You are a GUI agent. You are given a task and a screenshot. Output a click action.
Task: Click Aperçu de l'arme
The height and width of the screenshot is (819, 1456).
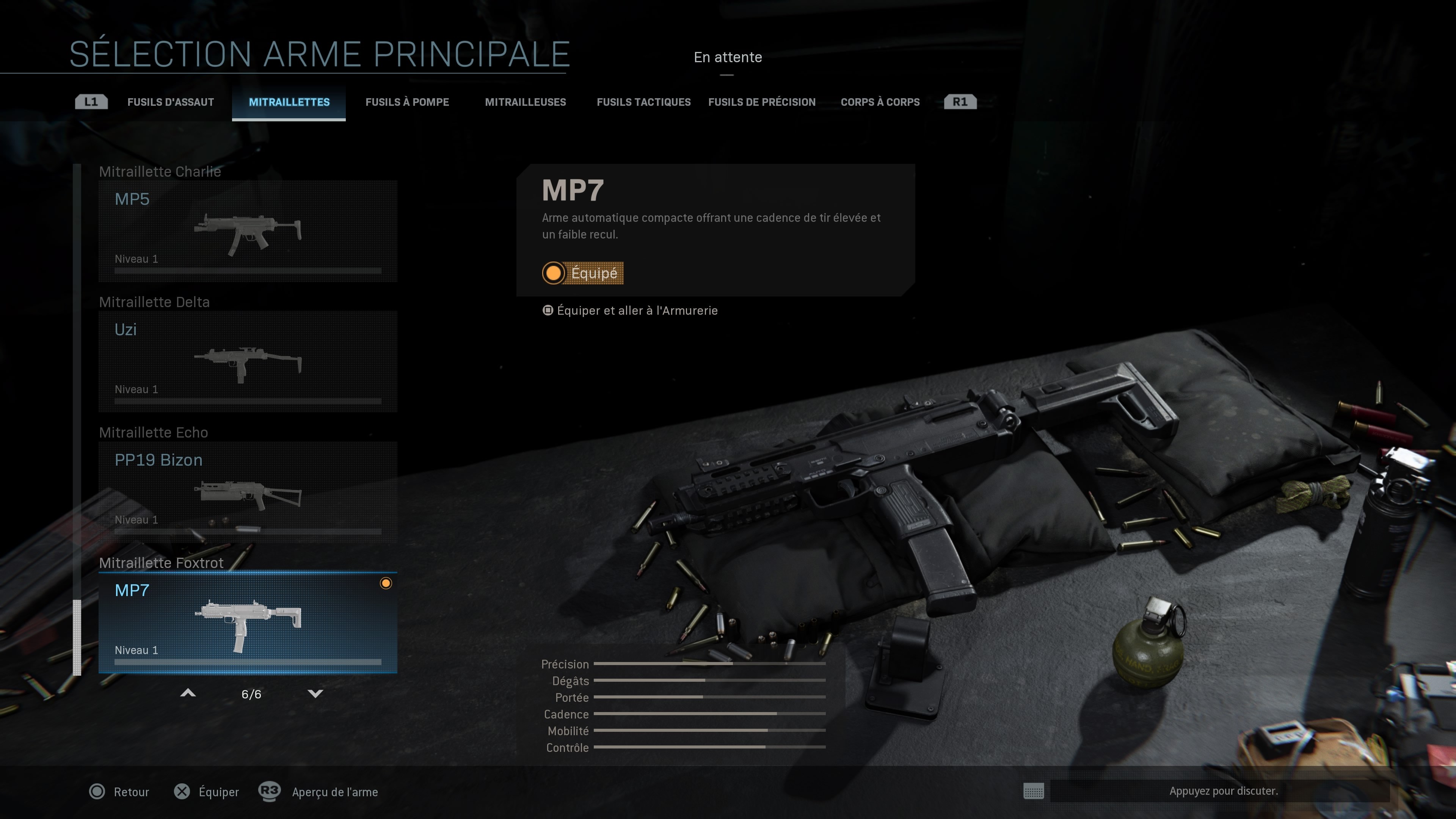tap(334, 792)
